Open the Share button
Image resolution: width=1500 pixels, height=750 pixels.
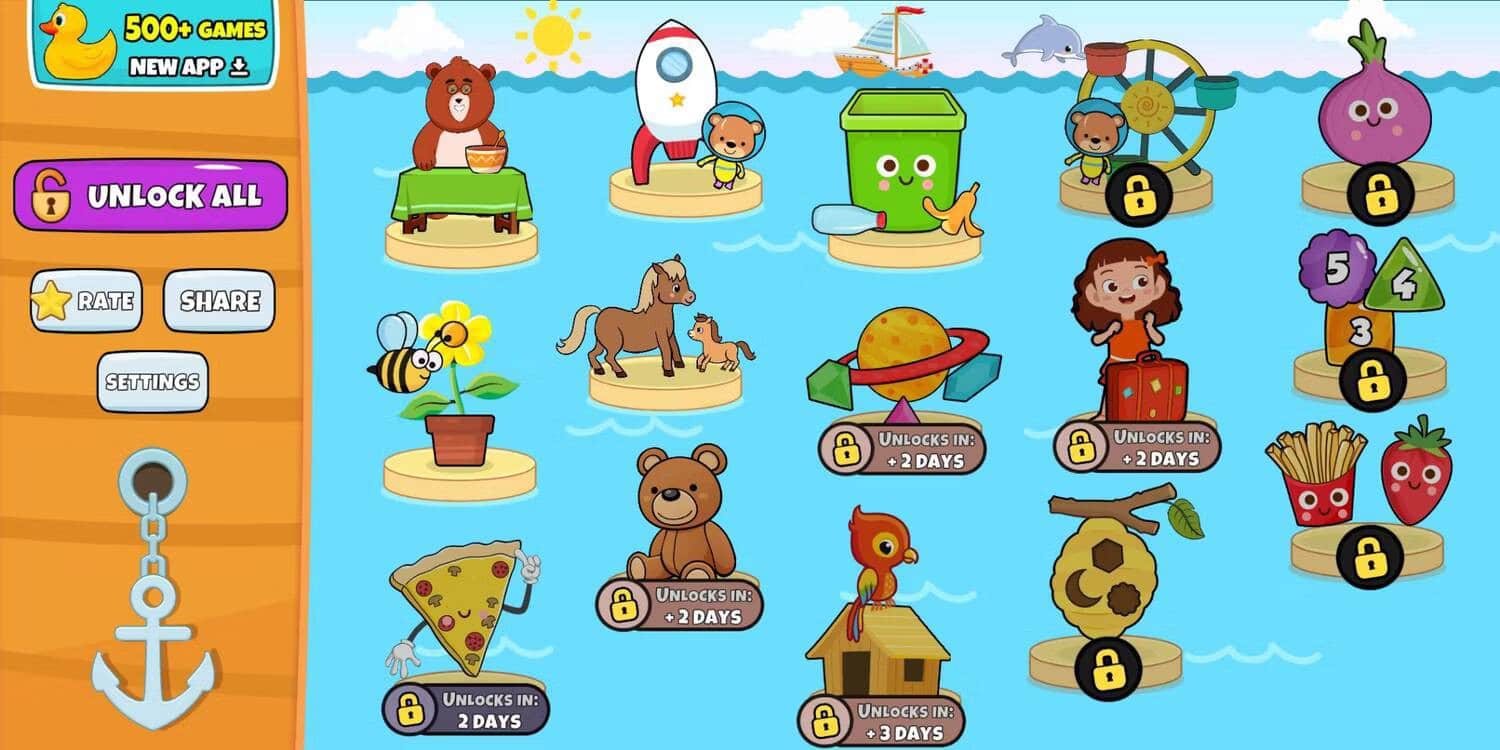[219, 301]
